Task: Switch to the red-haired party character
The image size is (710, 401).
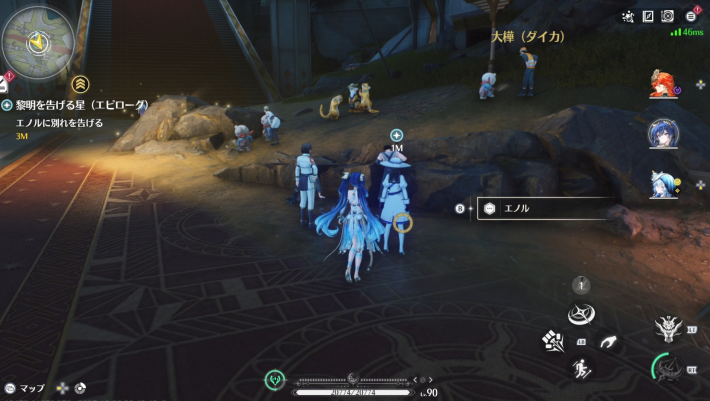Action: [x=664, y=84]
